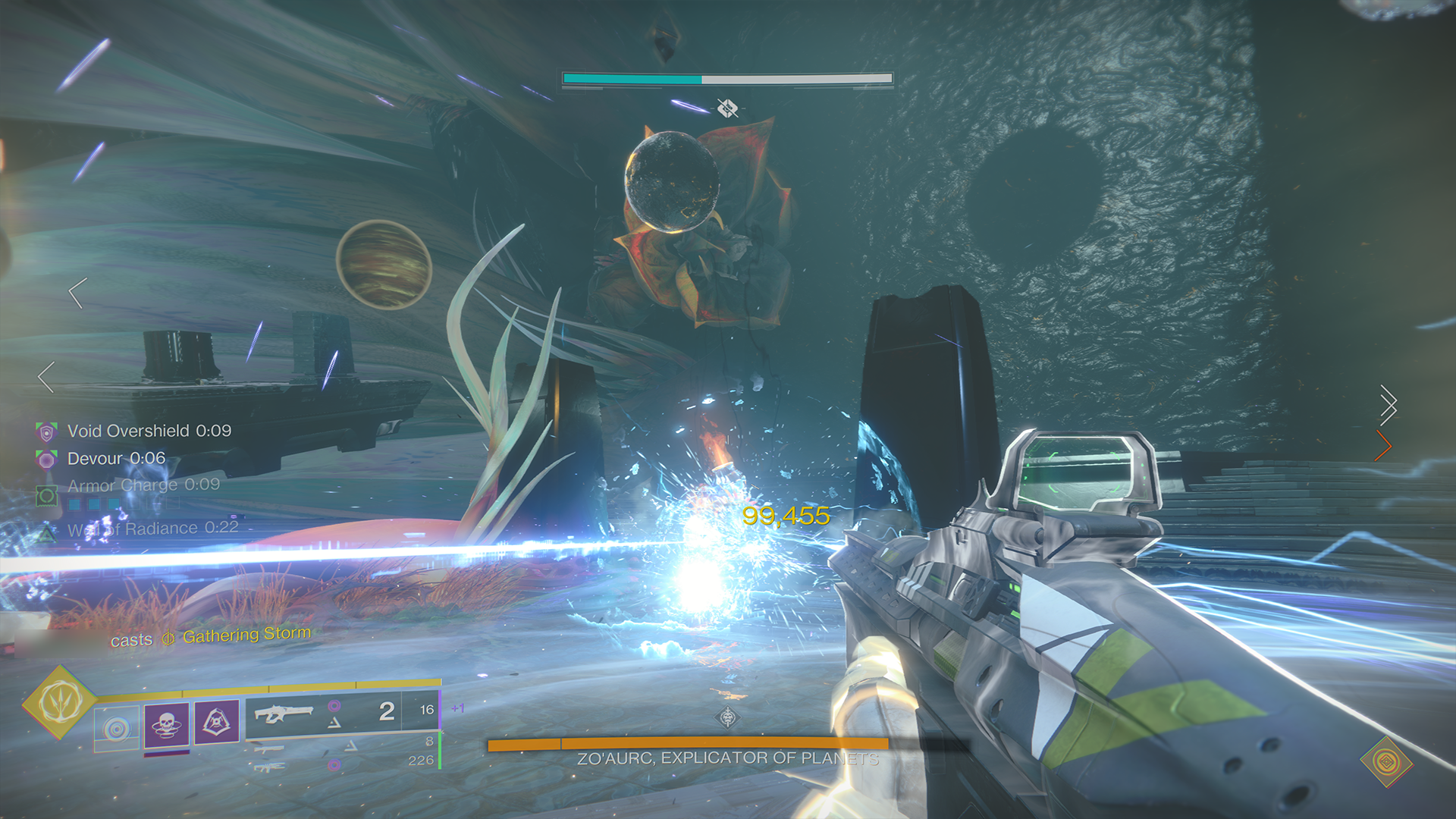Trigger the purple class ability icon
The width and height of the screenshot is (1456, 819).
click(217, 721)
